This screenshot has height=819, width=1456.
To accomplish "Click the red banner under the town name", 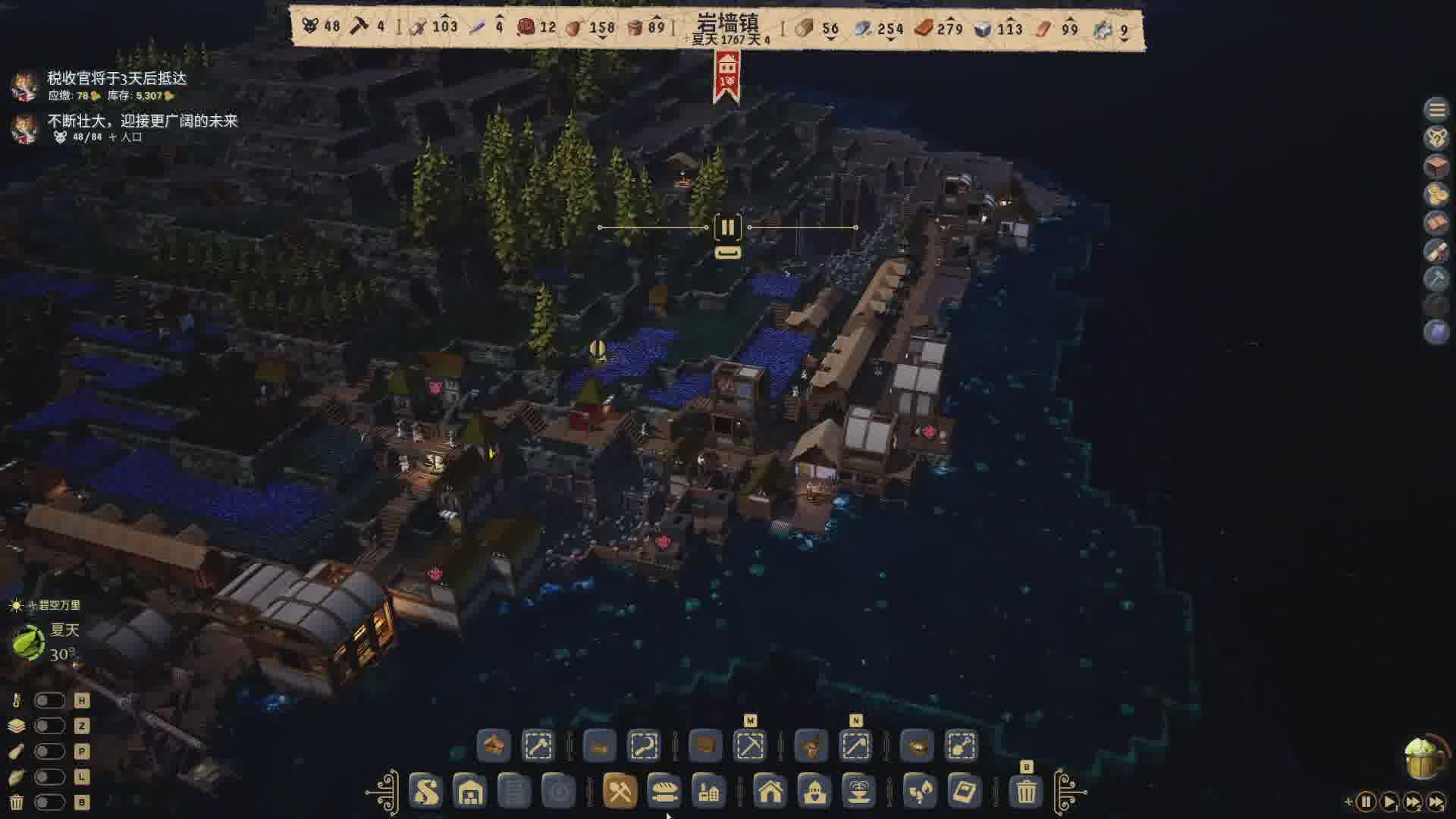I will (726, 76).
